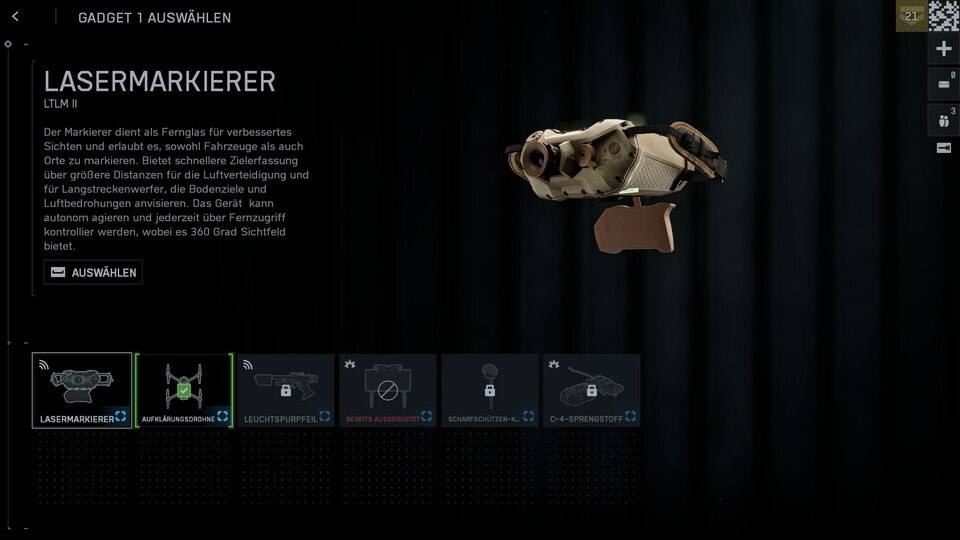The width and height of the screenshot is (960, 540).
Task: Select the Lasermarkierer gadget tile
Action: (x=82, y=390)
